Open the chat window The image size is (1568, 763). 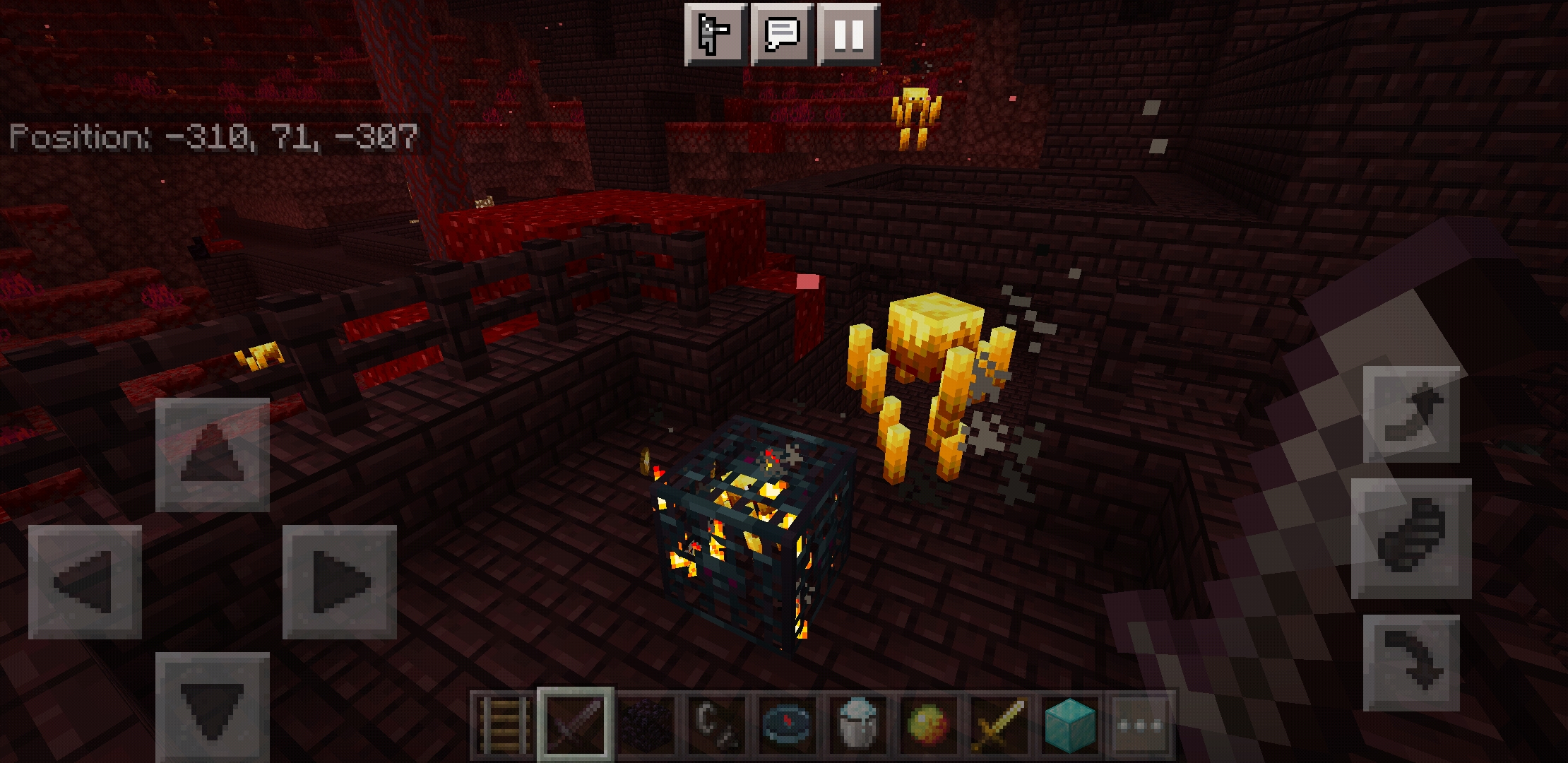tap(782, 34)
